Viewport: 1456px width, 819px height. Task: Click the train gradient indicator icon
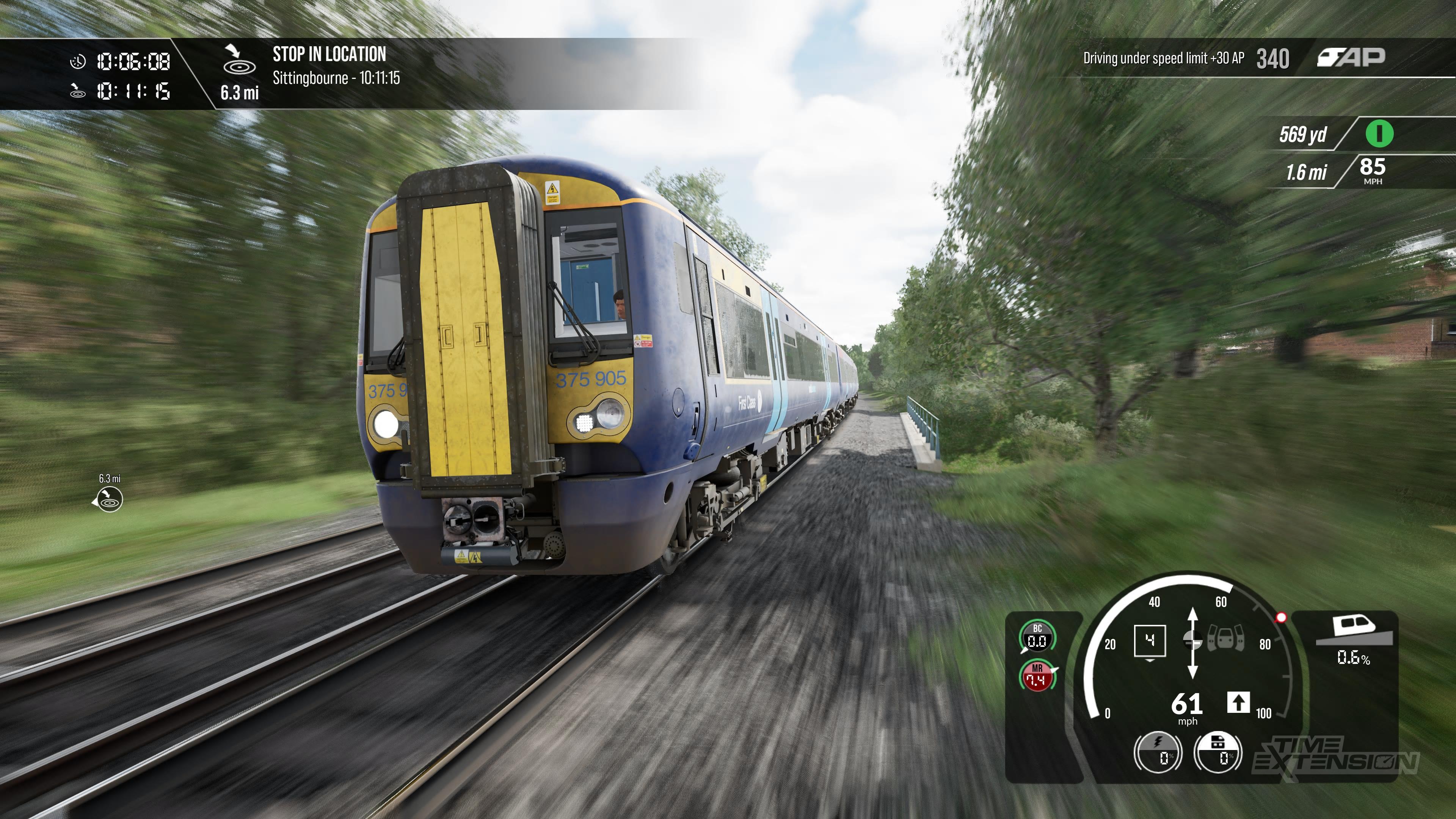click(x=1354, y=630)
